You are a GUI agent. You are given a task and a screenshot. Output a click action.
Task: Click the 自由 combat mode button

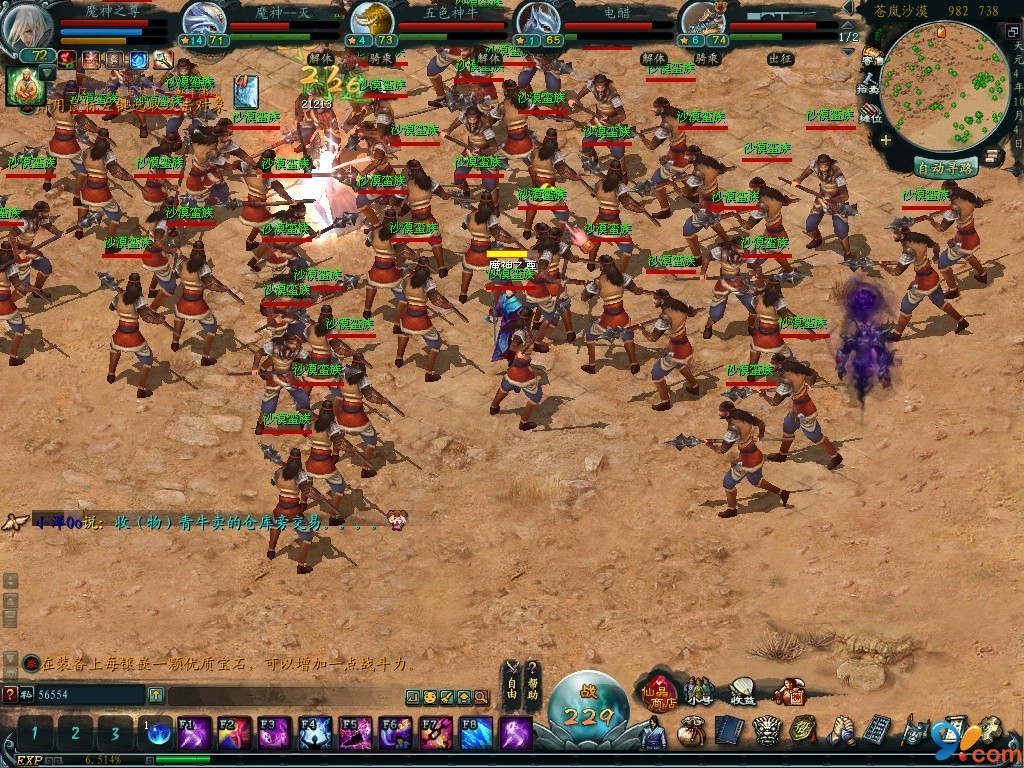[x=512, y=680]
